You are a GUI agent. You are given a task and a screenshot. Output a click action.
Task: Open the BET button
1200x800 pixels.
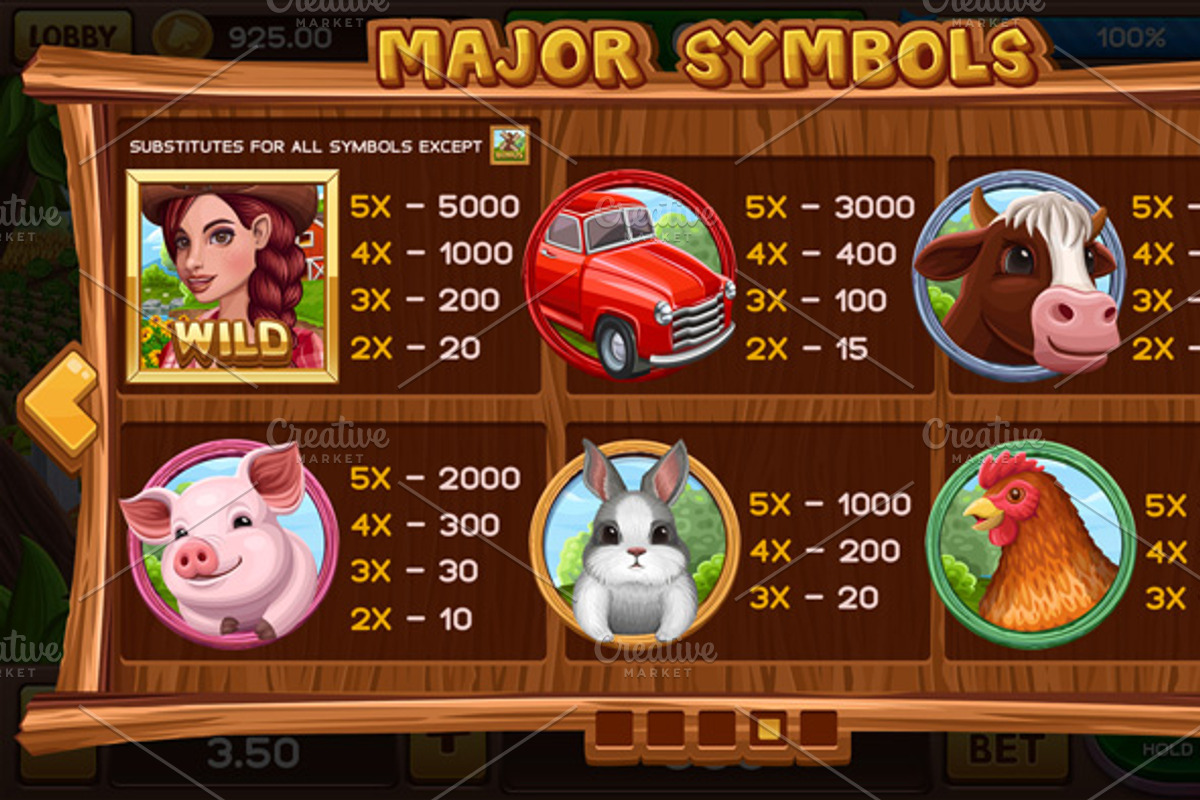993,749
